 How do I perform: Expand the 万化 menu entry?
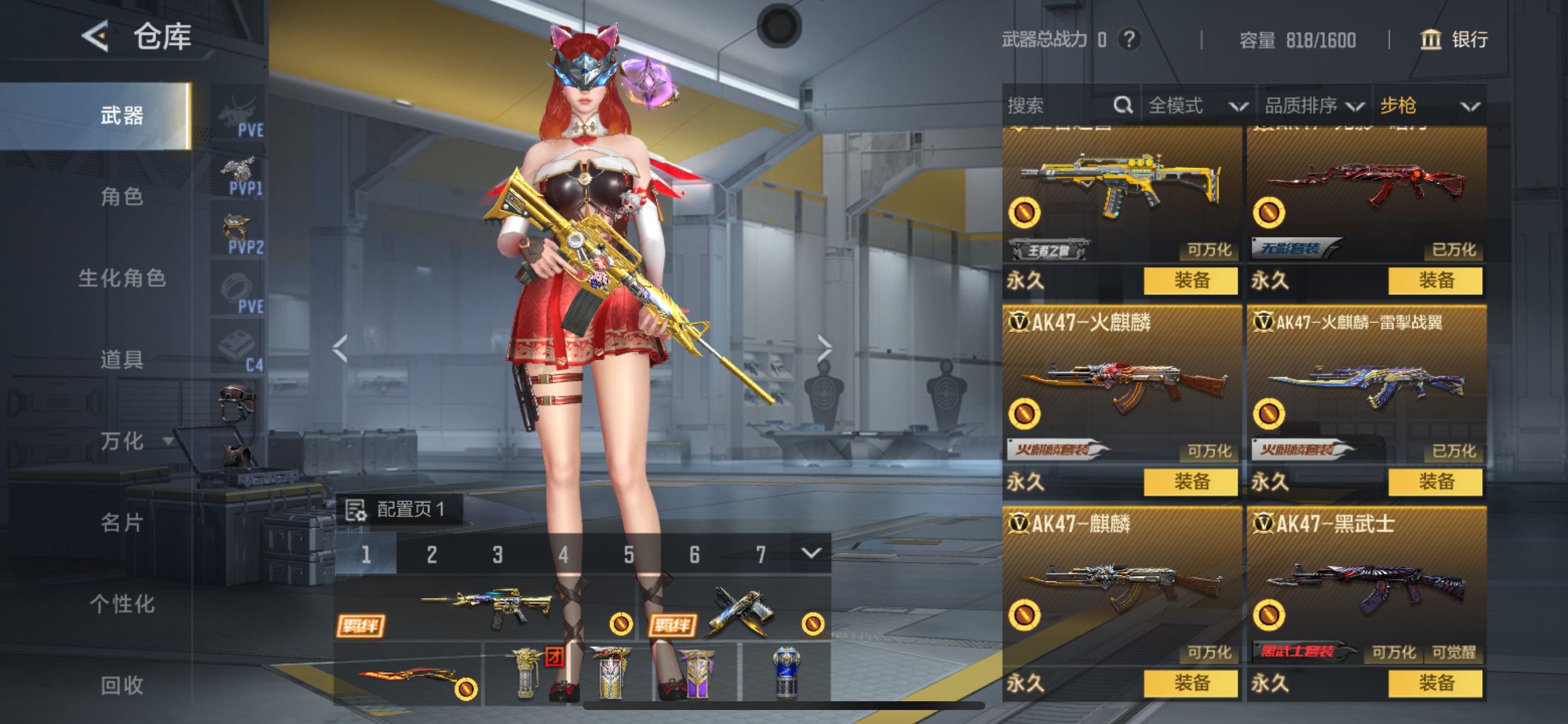tap(134, 441)
